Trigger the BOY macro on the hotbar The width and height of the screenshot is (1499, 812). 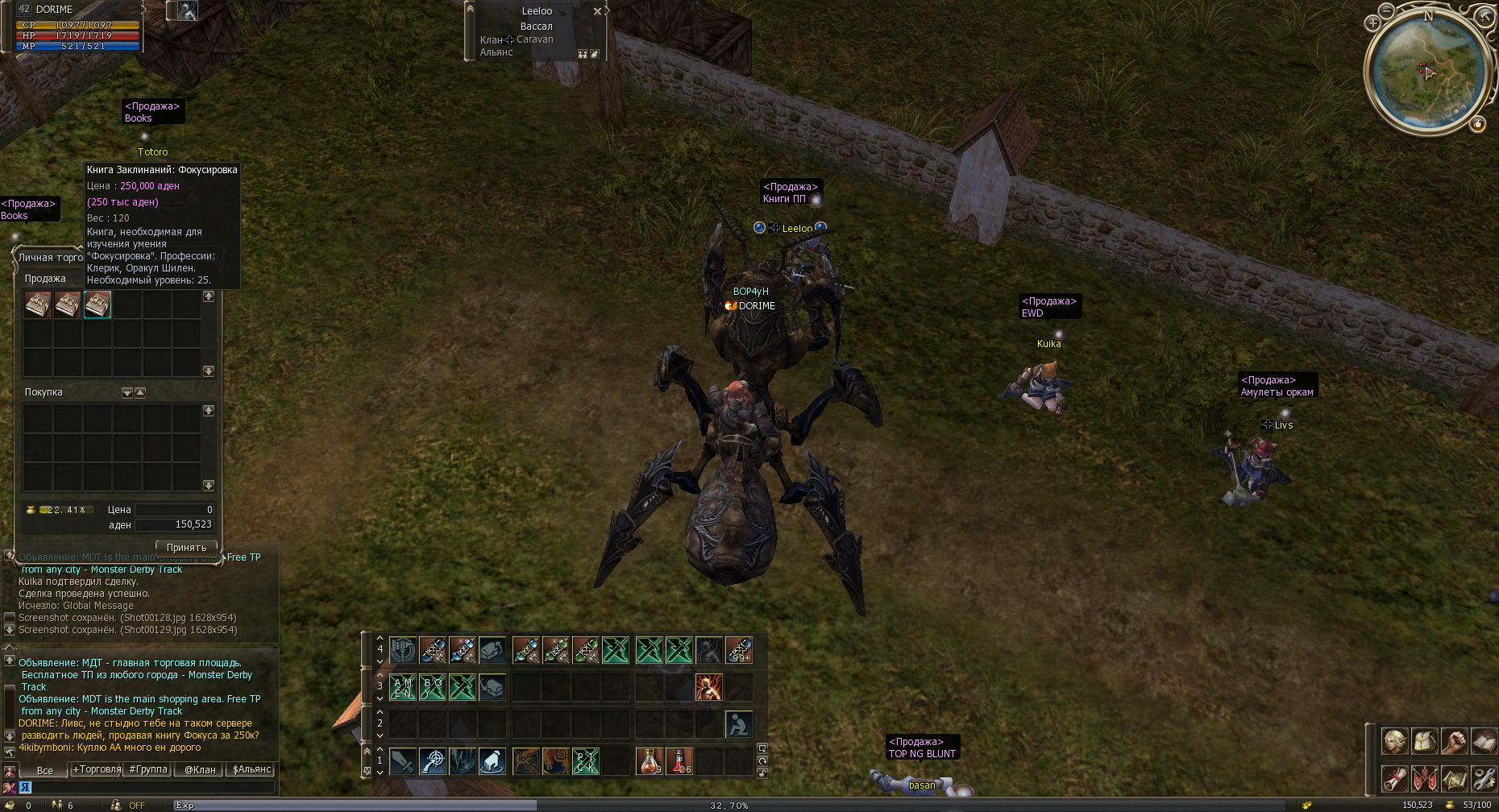point(433,687)
